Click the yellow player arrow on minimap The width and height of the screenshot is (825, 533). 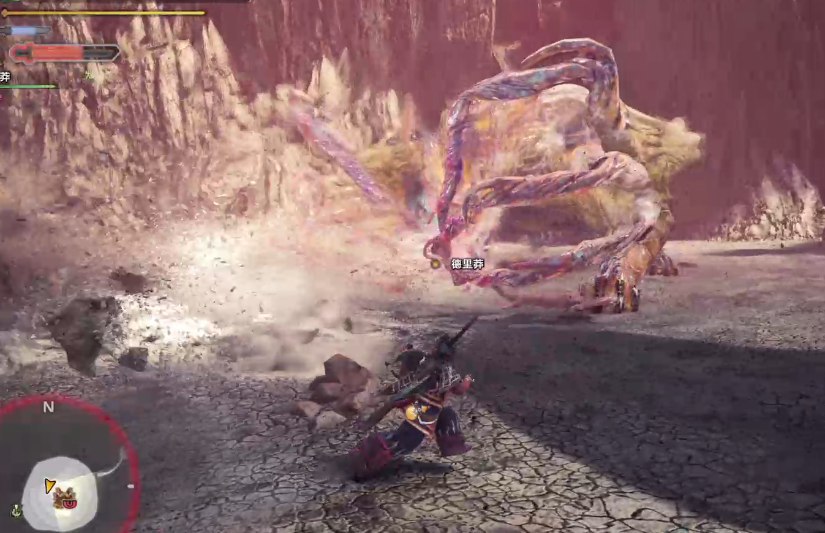point(49,486)
